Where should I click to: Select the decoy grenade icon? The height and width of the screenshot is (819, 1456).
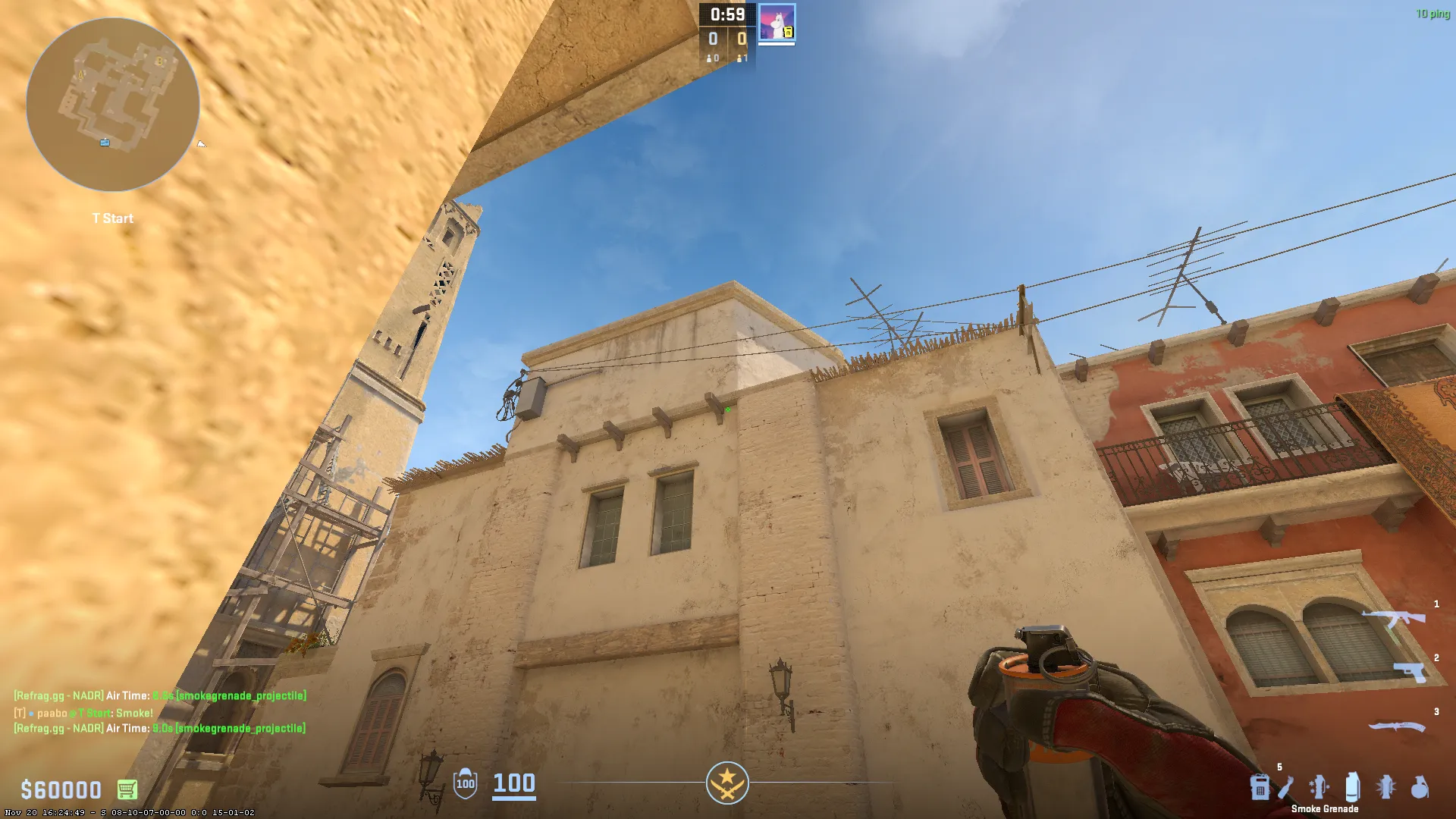(1319, 787)
